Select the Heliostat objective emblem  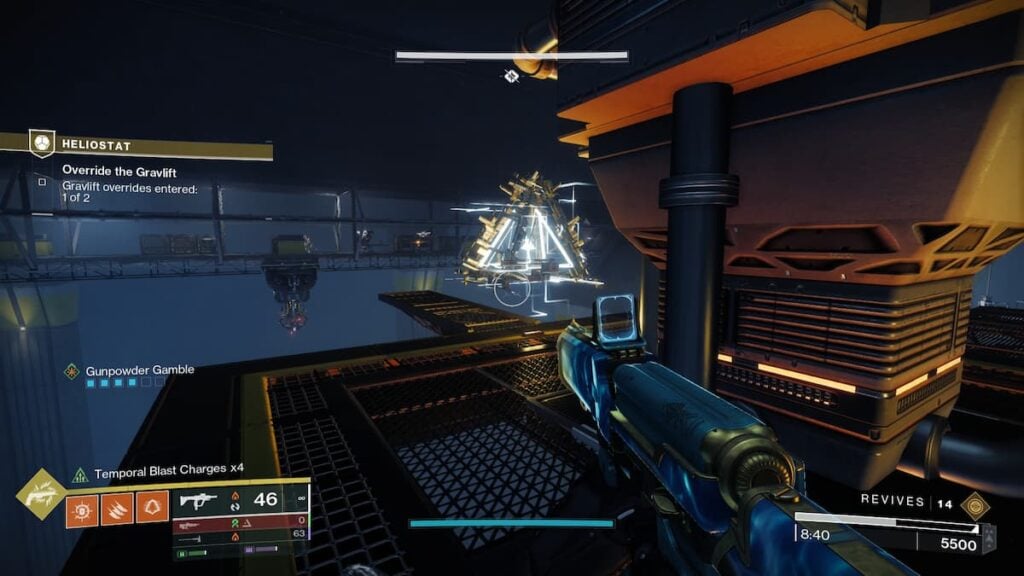(41, 144)
